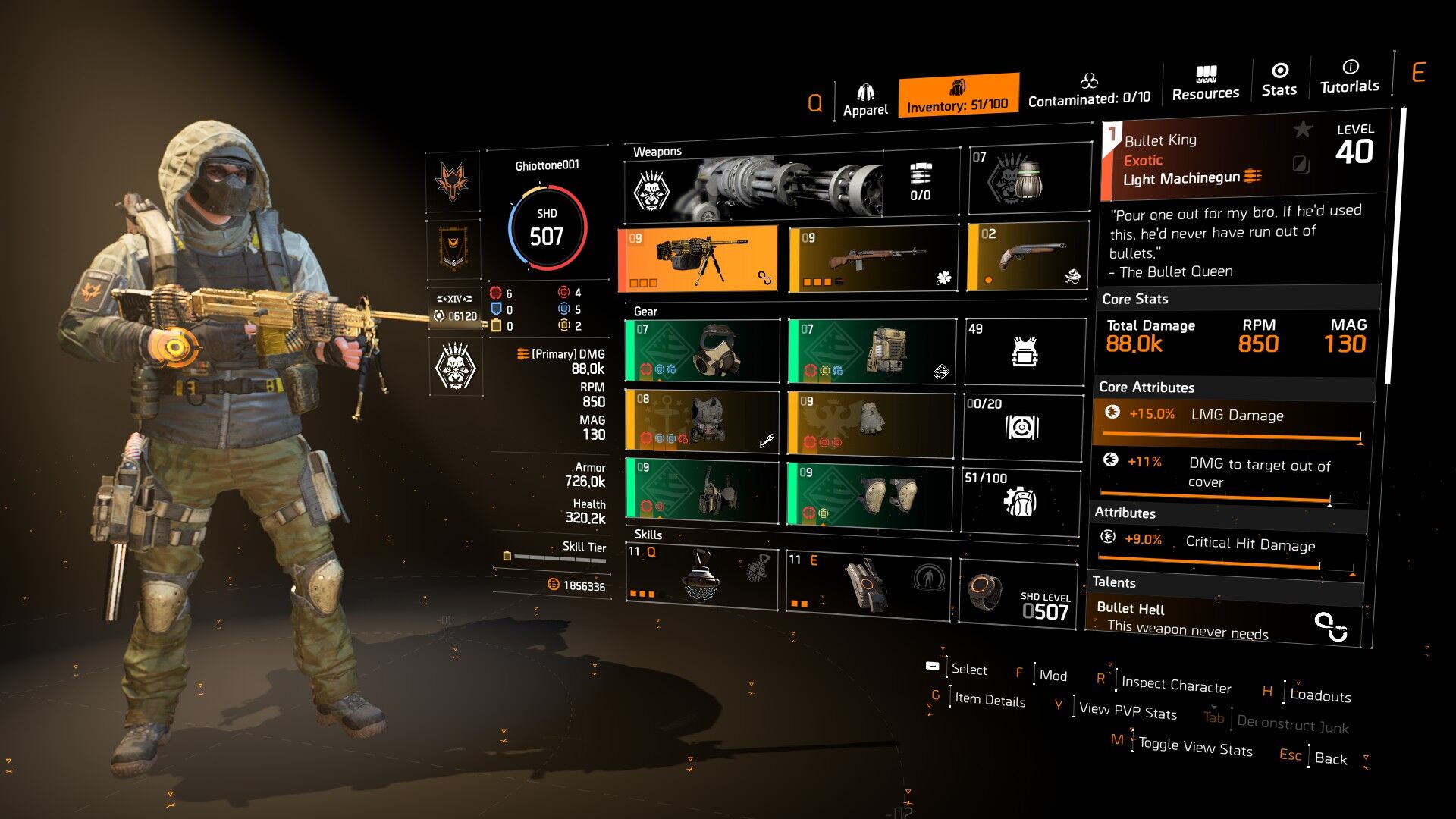
Task: Open the Tutorials tab
Action: pyautogui.click(x=1350, y=77)
